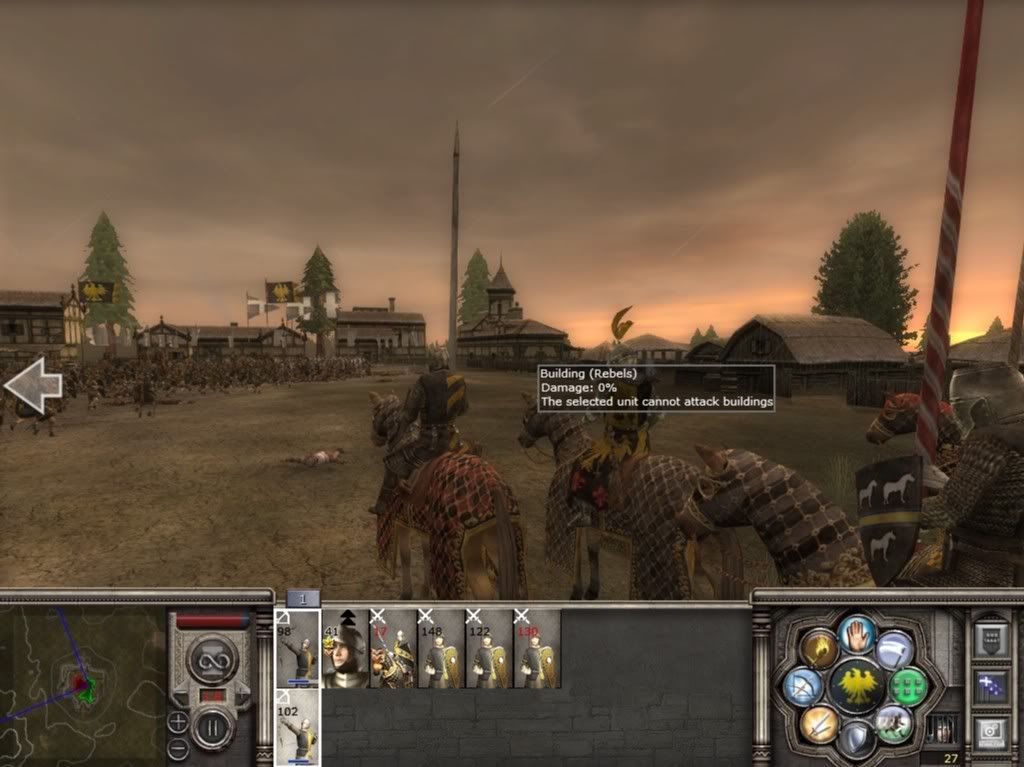Select group tab number 1

(303, 598)
